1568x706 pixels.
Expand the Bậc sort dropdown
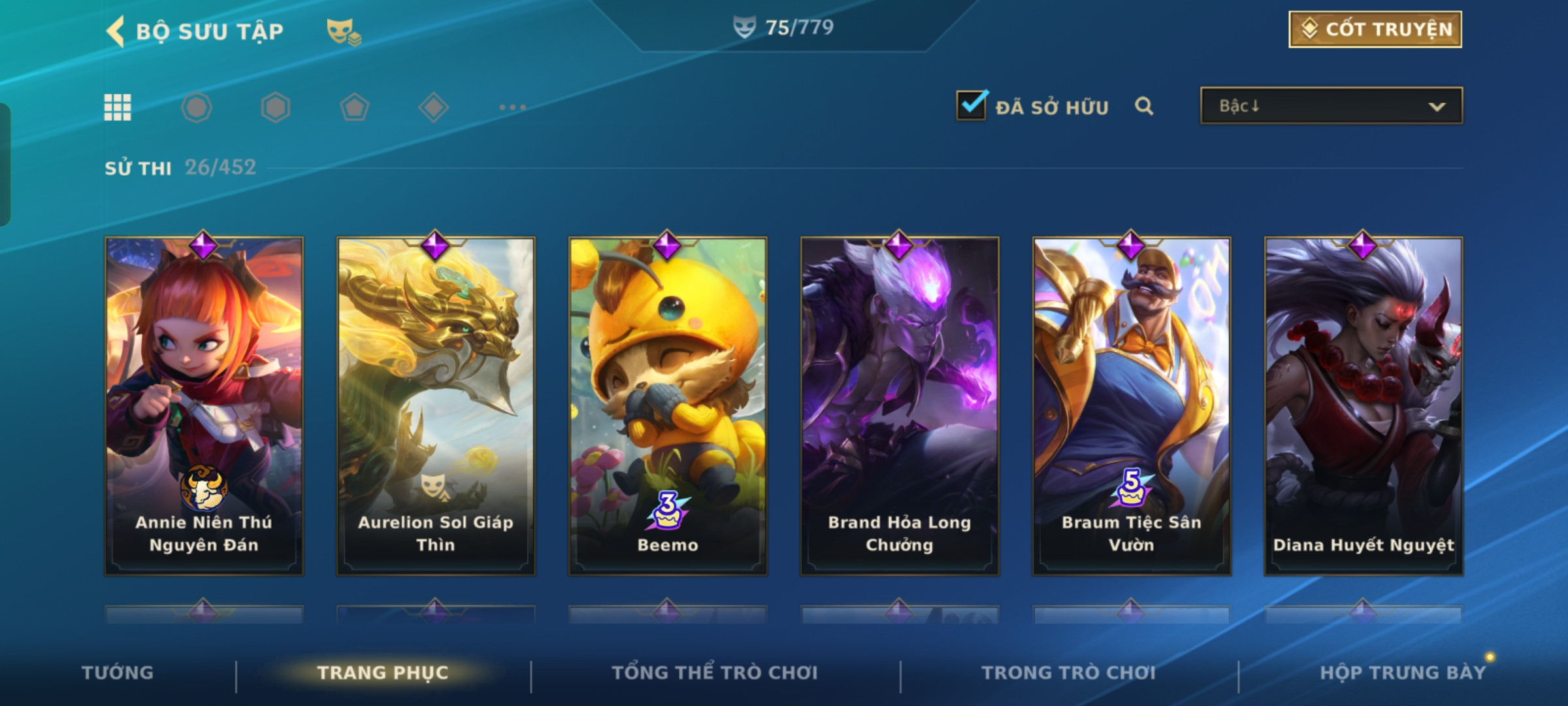click(1331, 106)
